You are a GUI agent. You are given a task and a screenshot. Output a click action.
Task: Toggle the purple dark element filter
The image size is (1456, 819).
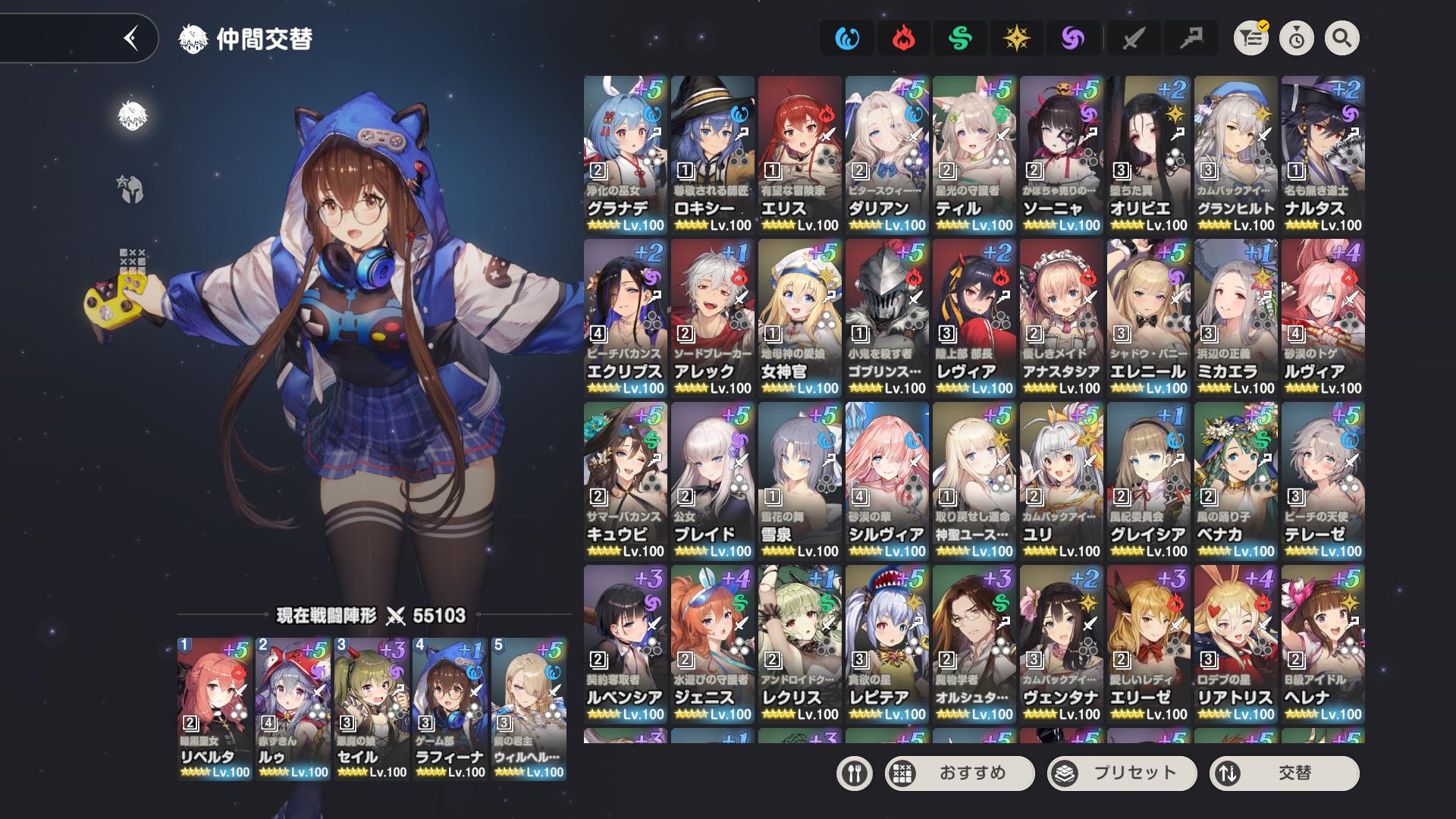click(x=1073, y=38)
